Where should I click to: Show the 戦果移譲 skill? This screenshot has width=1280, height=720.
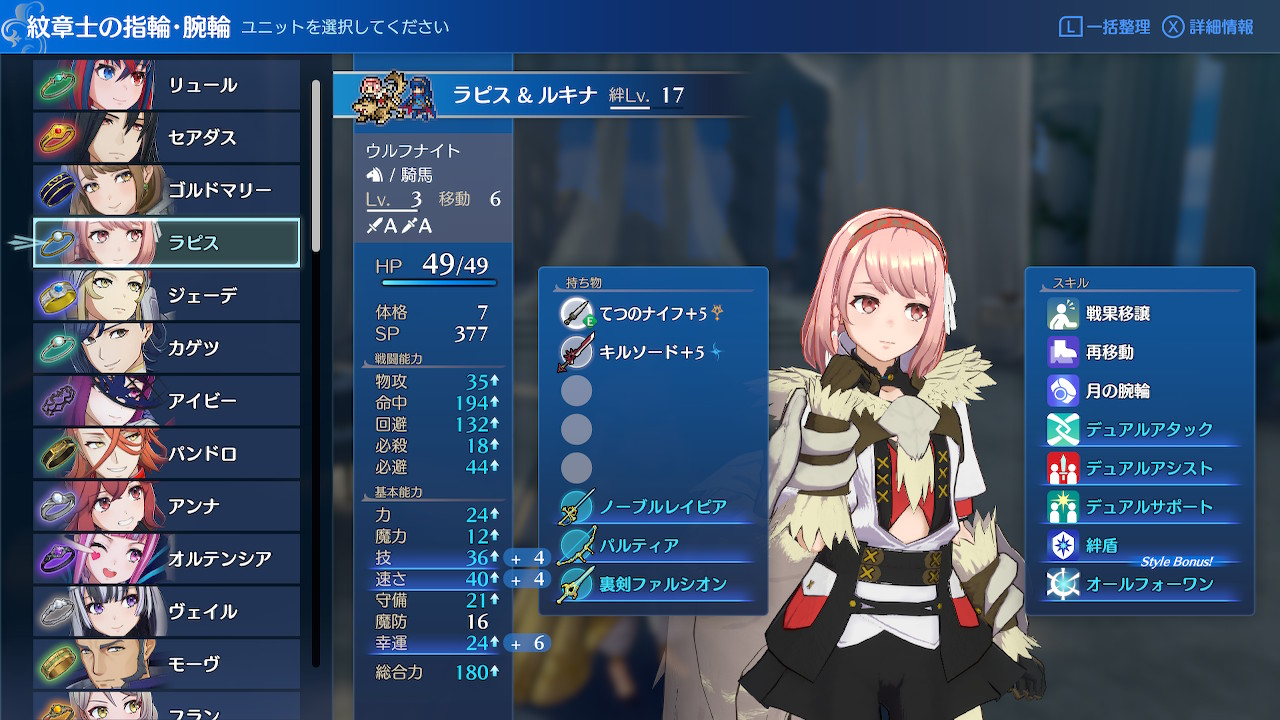1117,314
